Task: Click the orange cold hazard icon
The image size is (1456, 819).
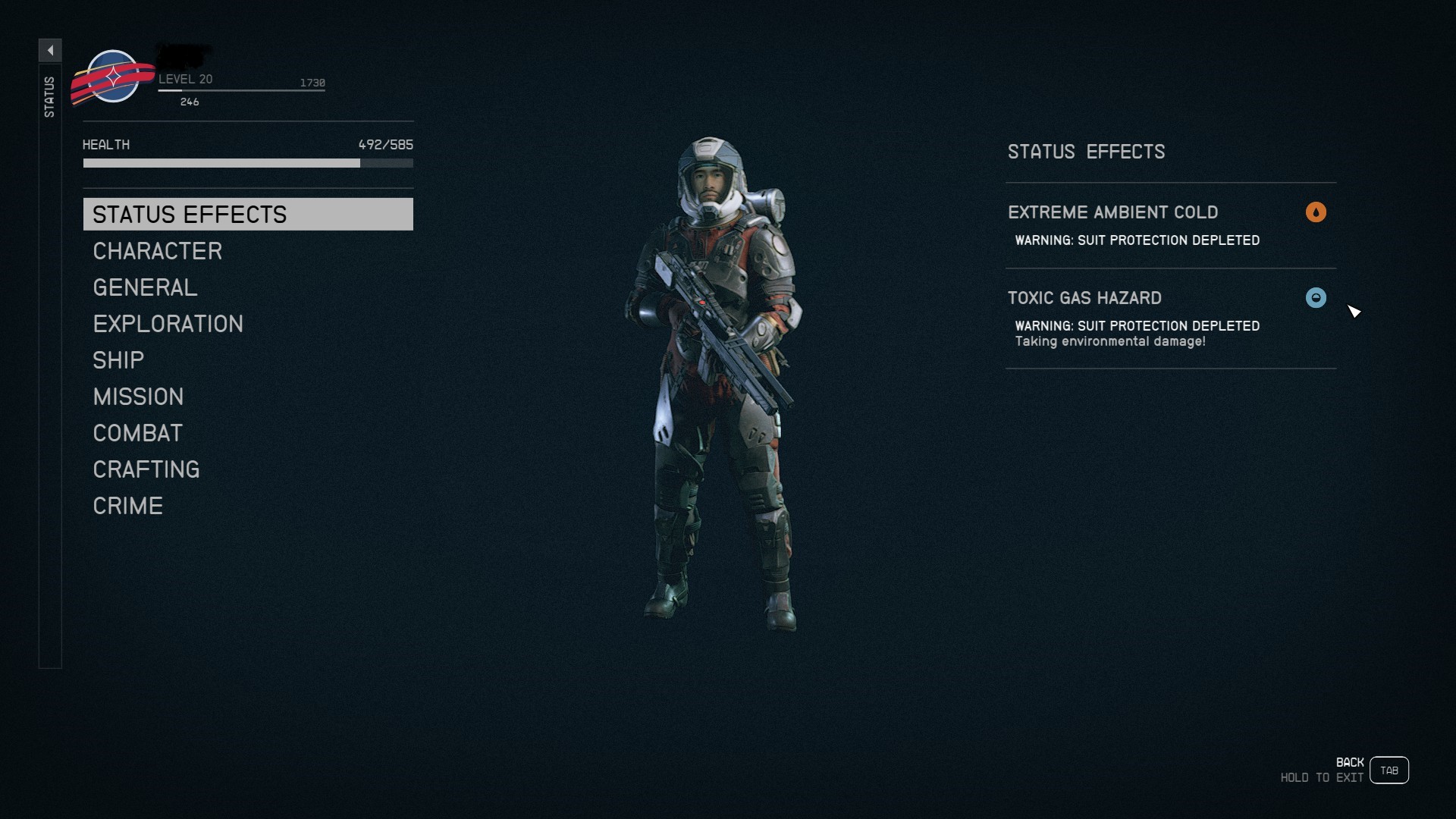Action: pyautogui.click(x=1316, y=212)
